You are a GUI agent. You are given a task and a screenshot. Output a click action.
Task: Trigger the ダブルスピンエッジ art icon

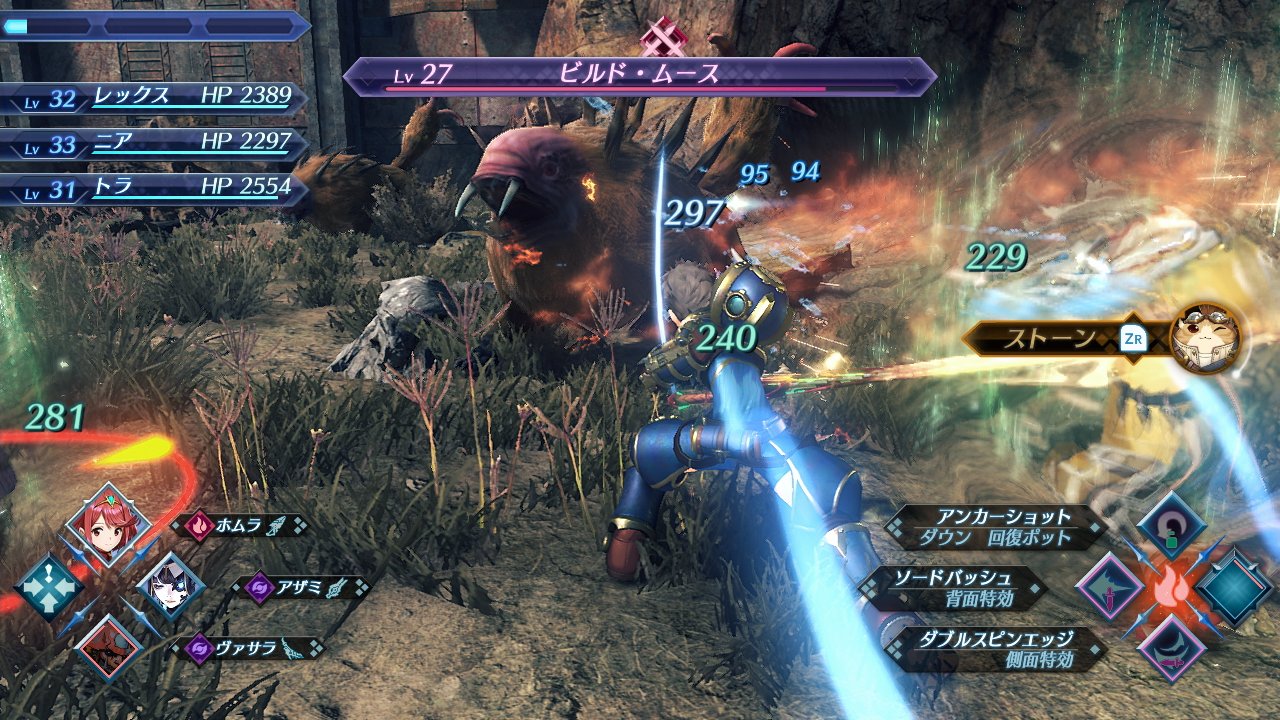coord(1171,648)
